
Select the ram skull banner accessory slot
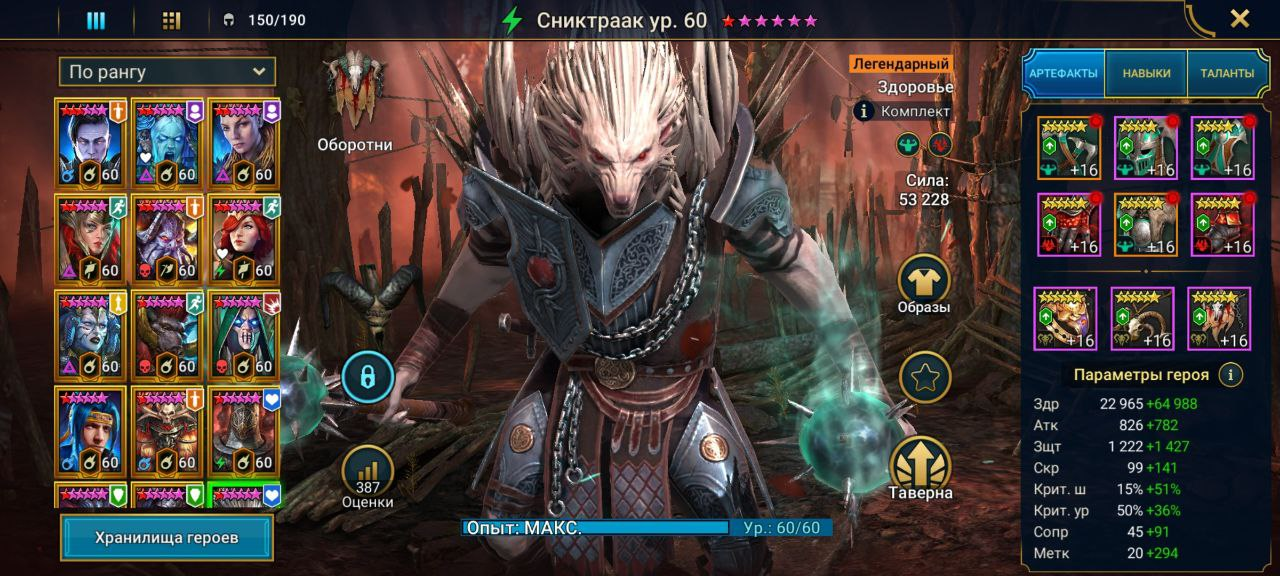tap(1142, 318)
